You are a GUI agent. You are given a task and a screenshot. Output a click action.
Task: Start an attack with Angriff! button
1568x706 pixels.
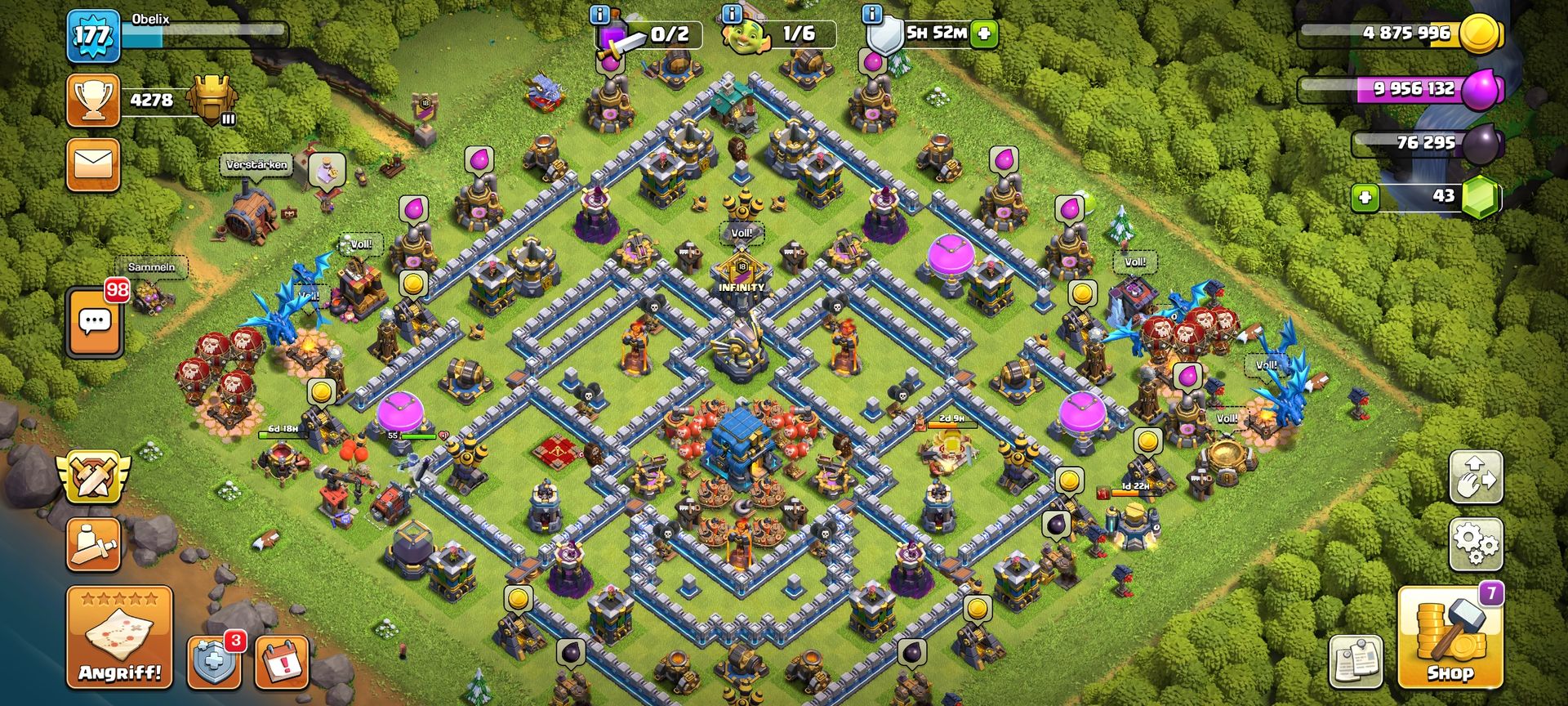coord(119,637)
